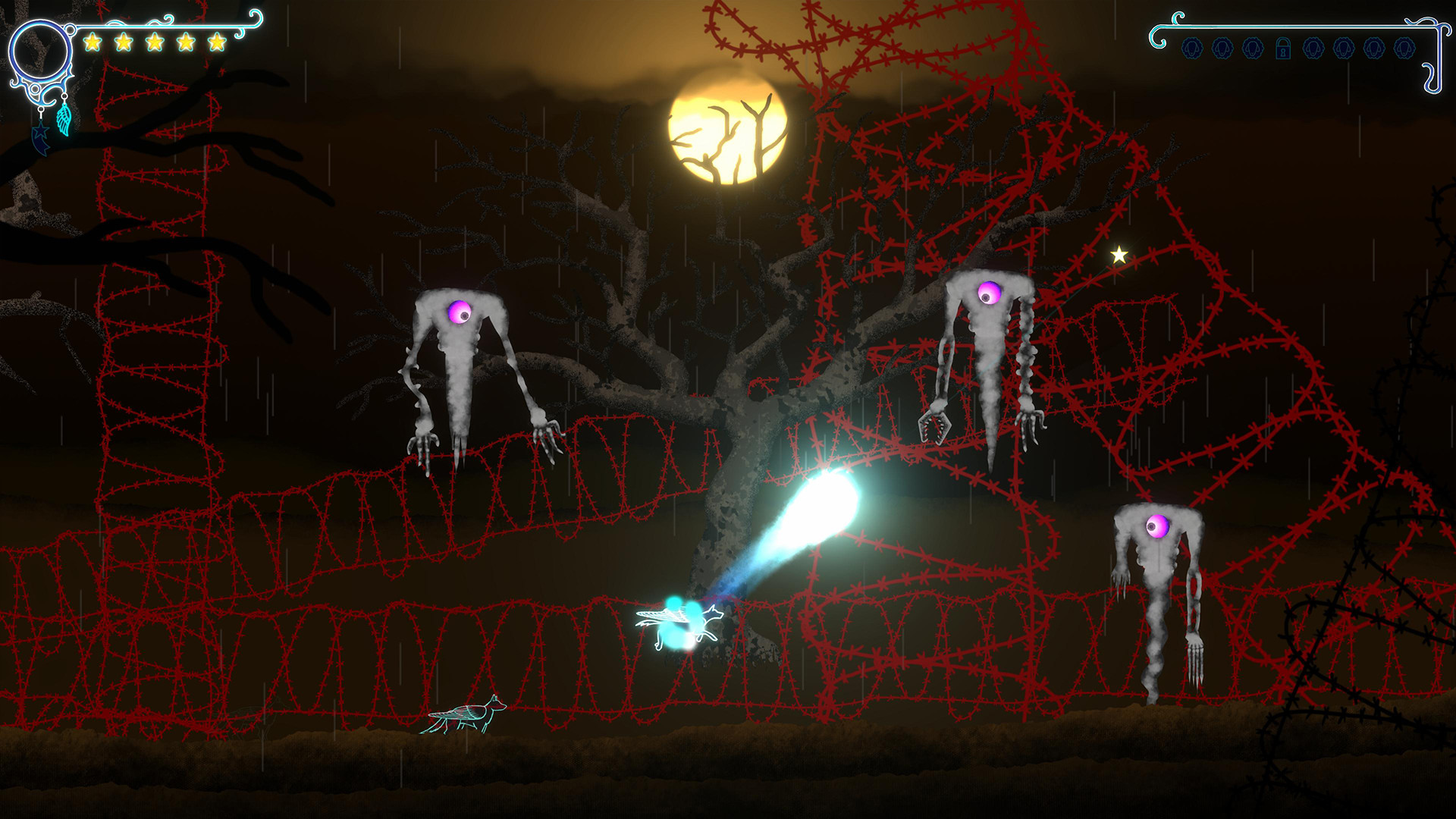The height and width of the screenshot is (819, 1456).
Task: Click the second star in the star meter
Action: point(124,42)
